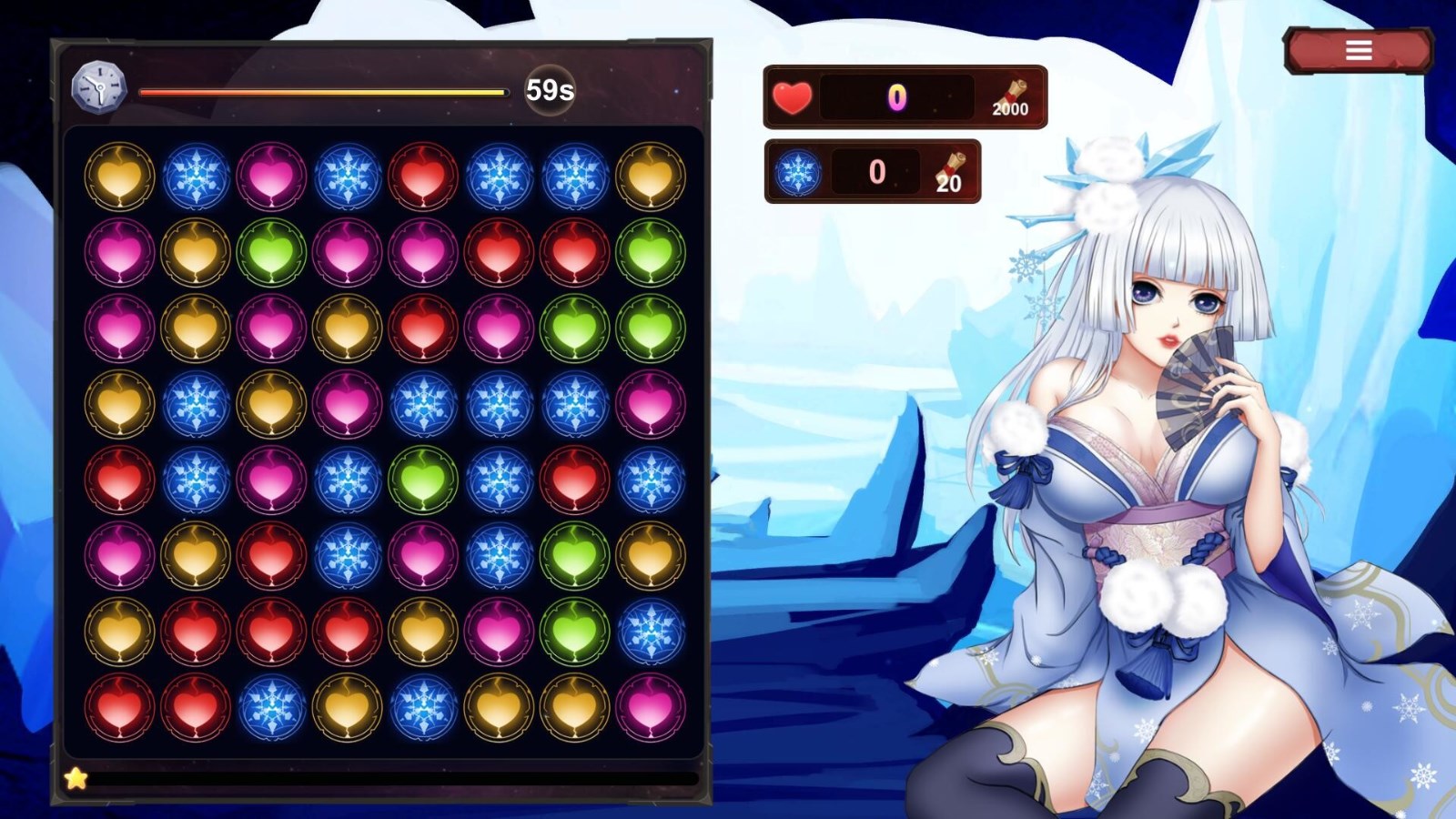Click the snowflake score field showing 0
The width and height of the screenshot is (1456, 819).
pos(875,170)
